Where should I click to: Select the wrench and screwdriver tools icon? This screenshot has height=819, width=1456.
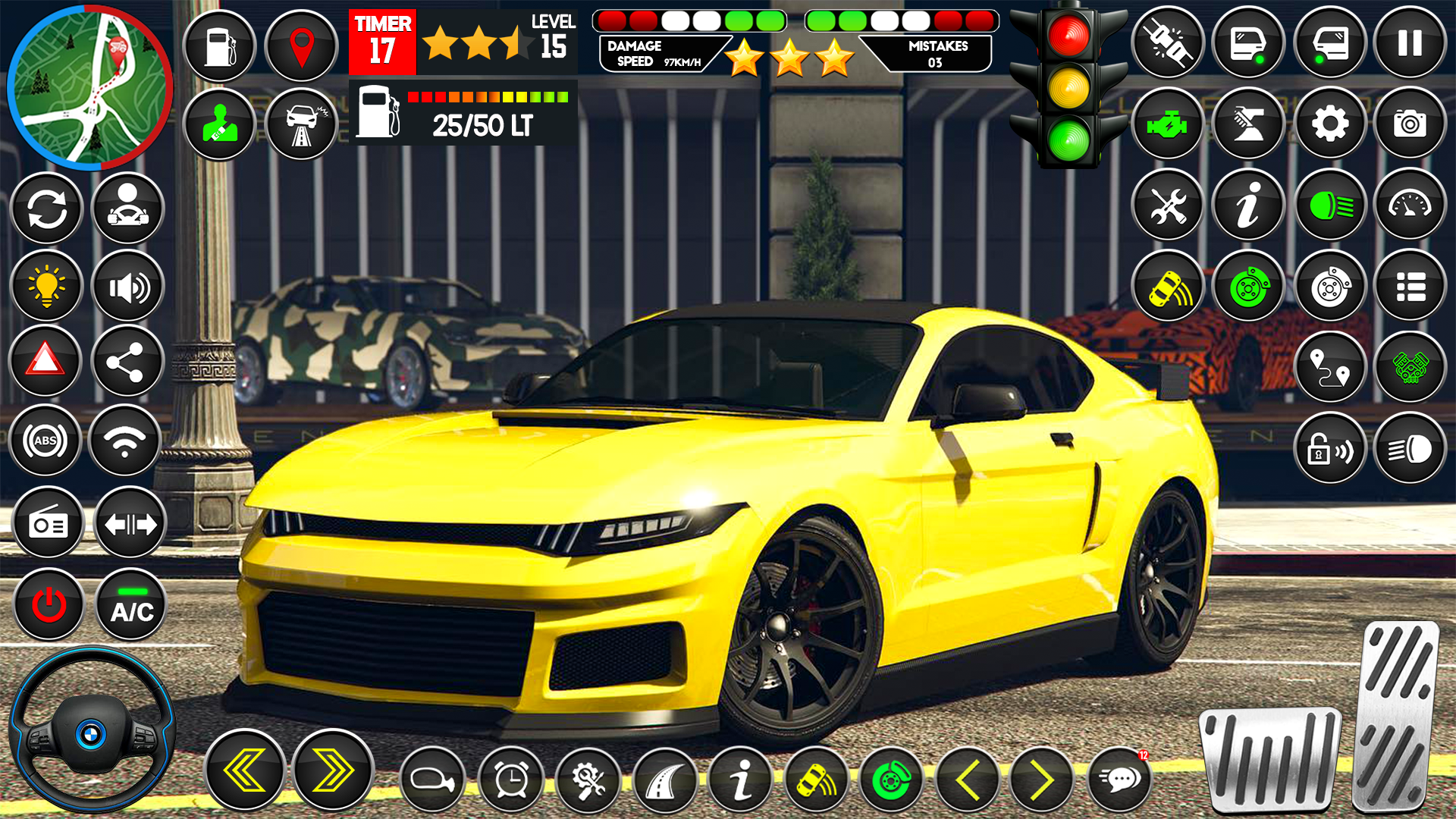click(x=1166, y=205)
